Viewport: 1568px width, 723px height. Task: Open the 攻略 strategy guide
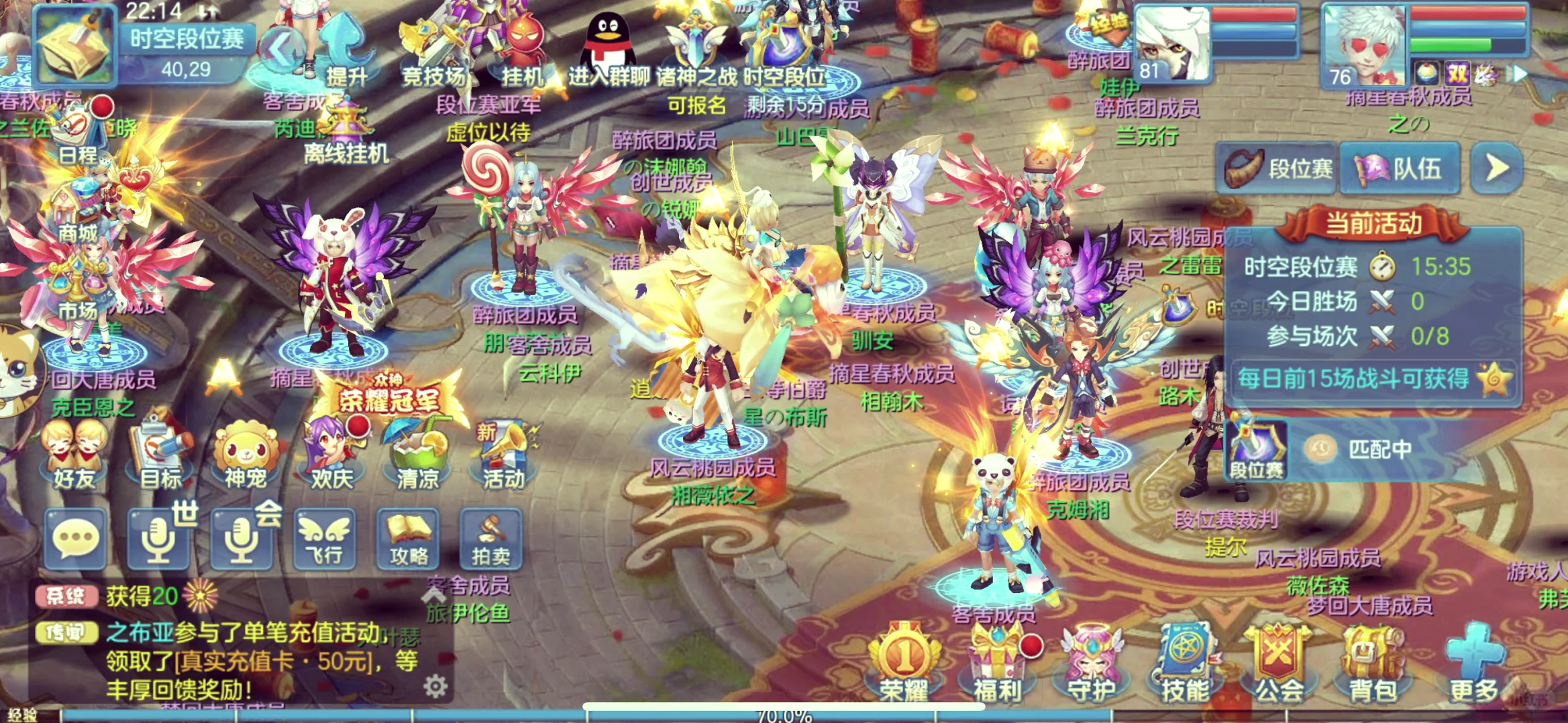[408, 540]
